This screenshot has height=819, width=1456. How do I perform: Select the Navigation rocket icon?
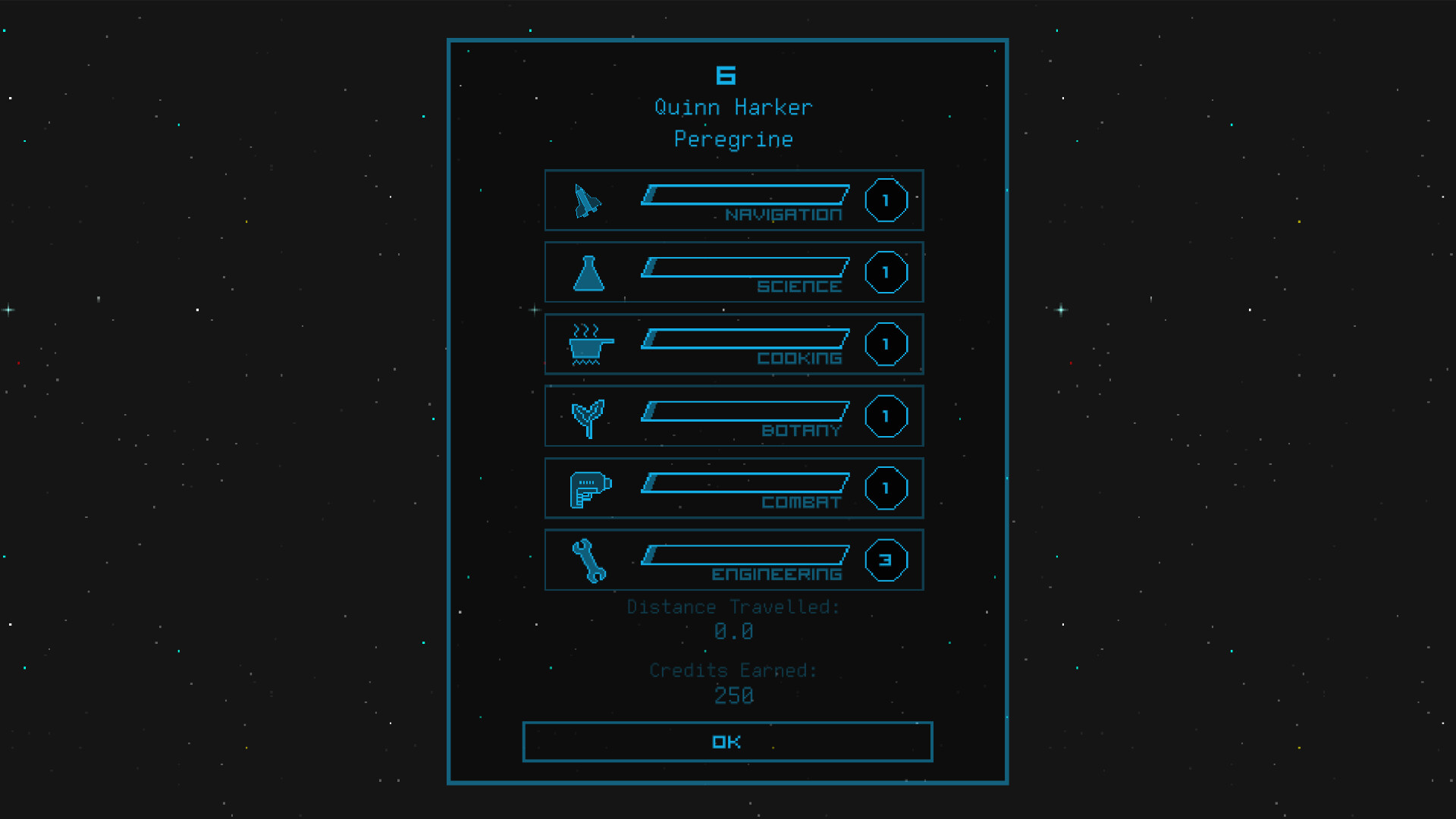click(x=588, y=200)
